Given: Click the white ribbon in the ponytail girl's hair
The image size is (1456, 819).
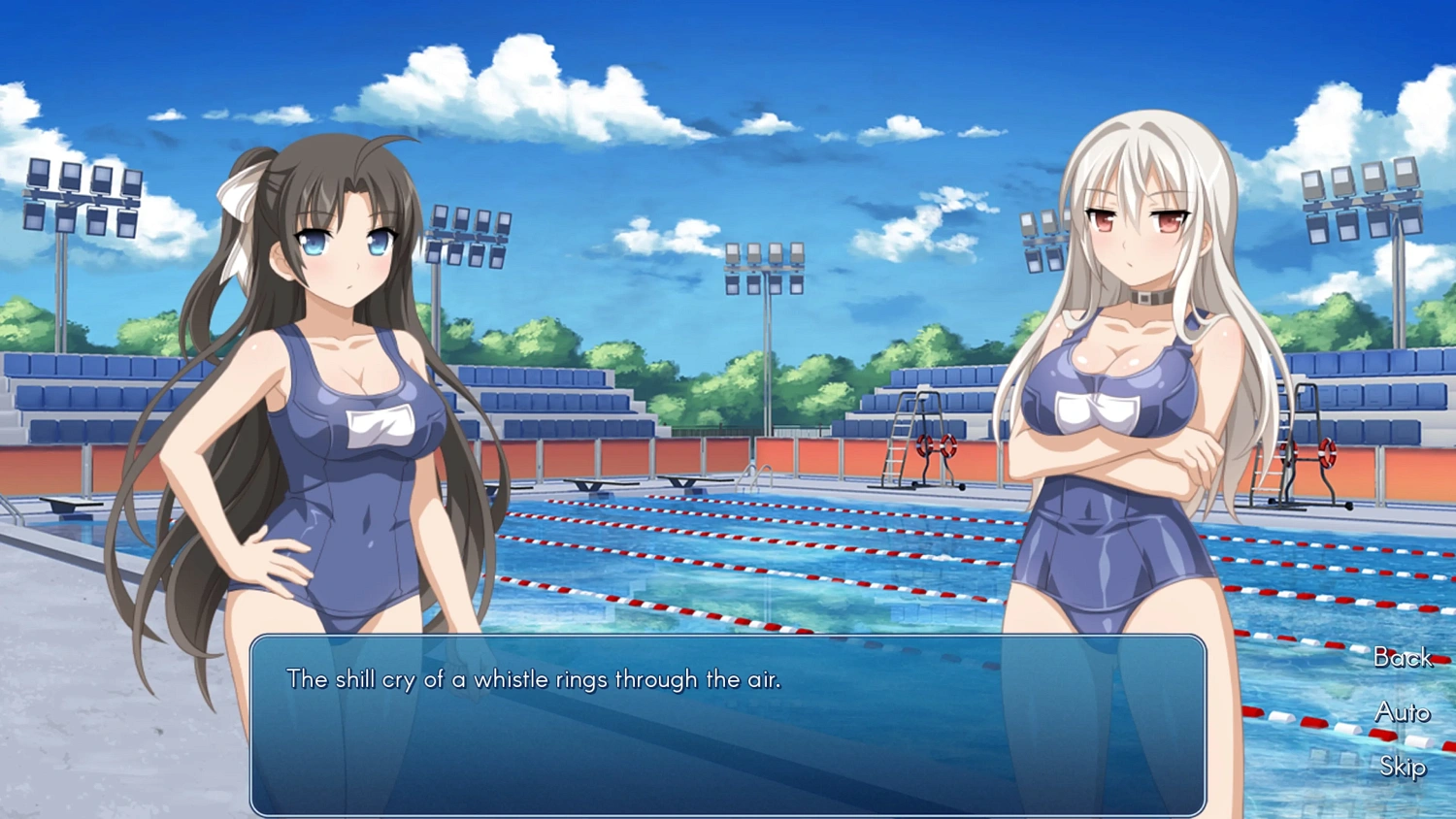Looking at the screenshot, I should click(236, 220).
